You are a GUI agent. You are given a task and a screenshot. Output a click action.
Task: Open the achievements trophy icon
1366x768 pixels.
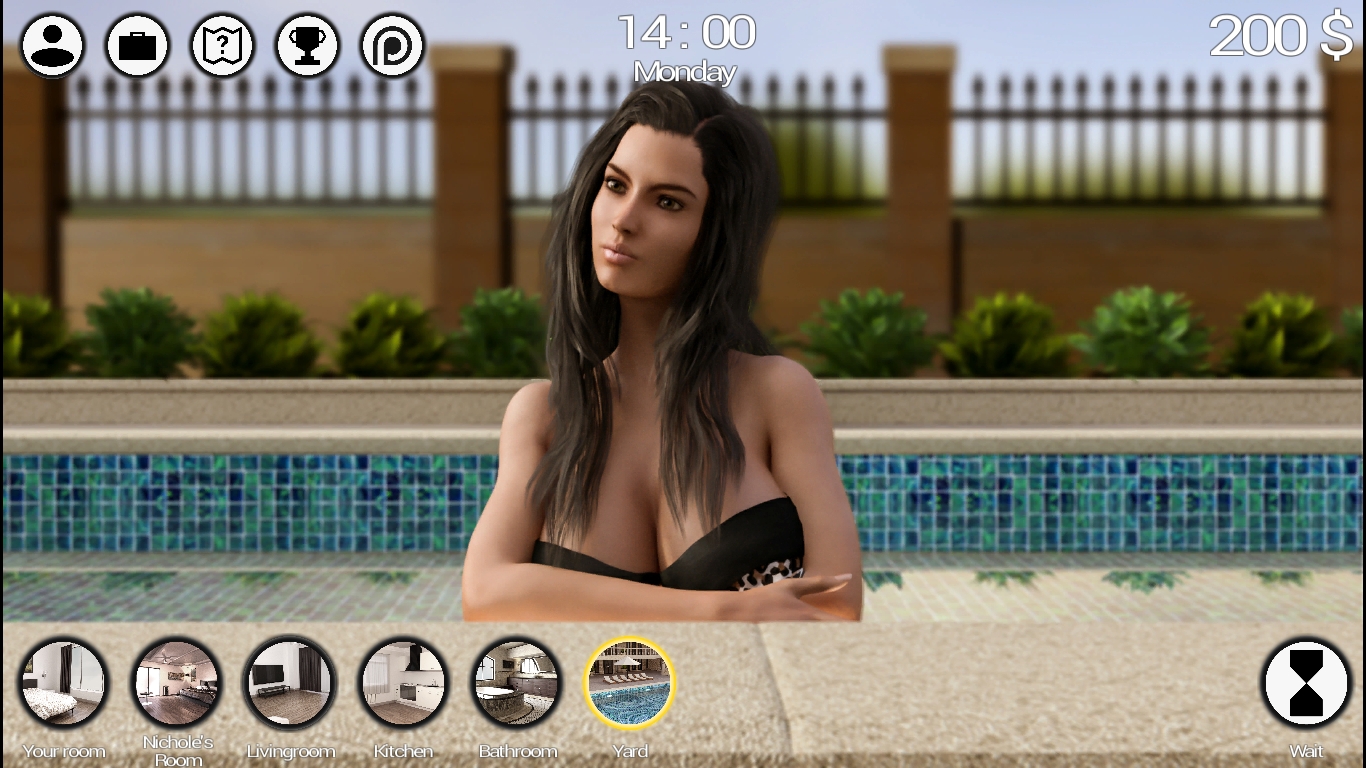tap(307, 44)
